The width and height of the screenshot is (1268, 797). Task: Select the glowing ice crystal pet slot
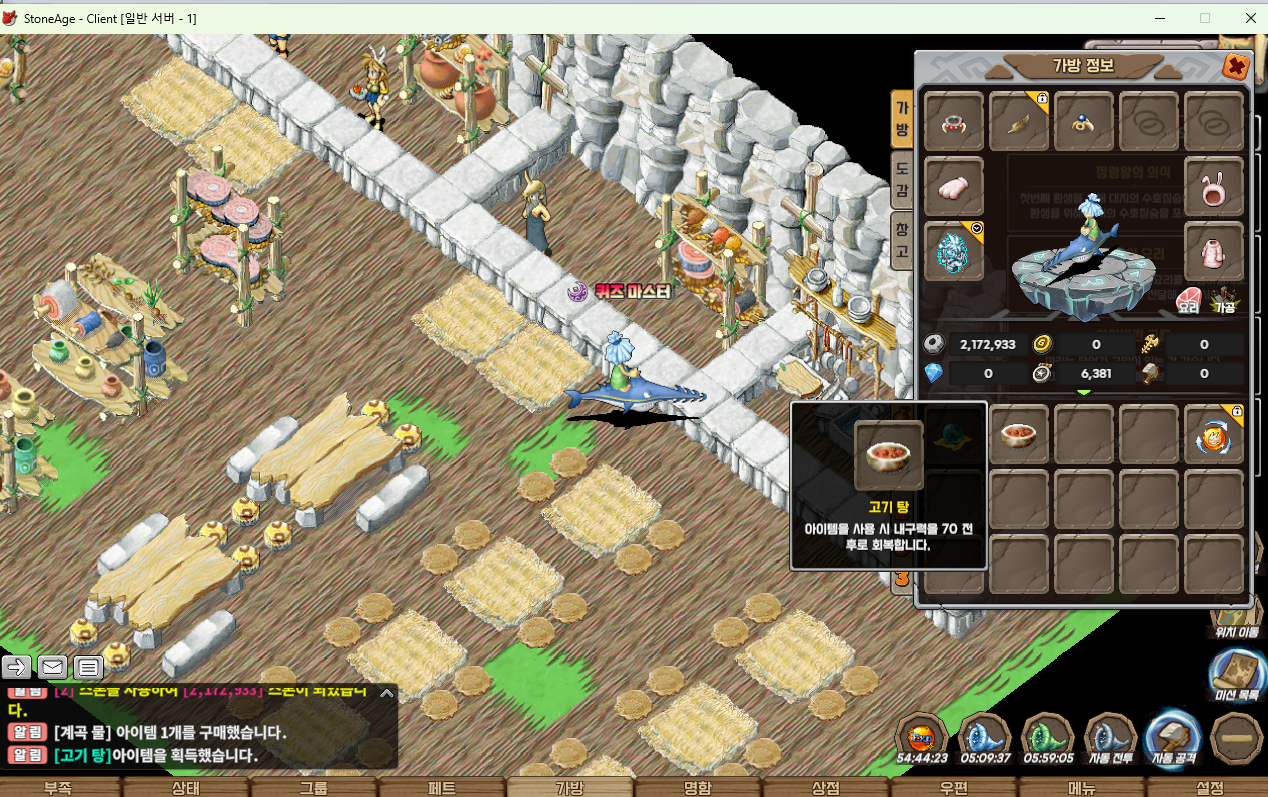(953, 252)
